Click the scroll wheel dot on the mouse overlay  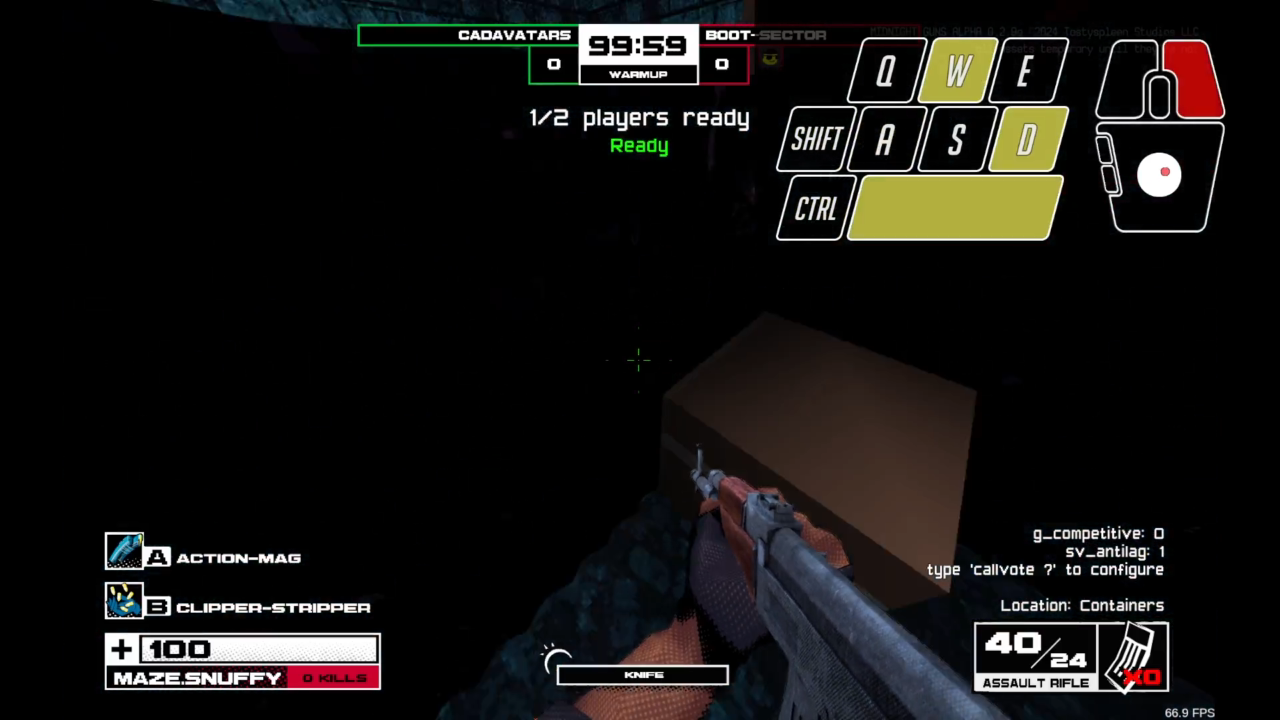1163,172
